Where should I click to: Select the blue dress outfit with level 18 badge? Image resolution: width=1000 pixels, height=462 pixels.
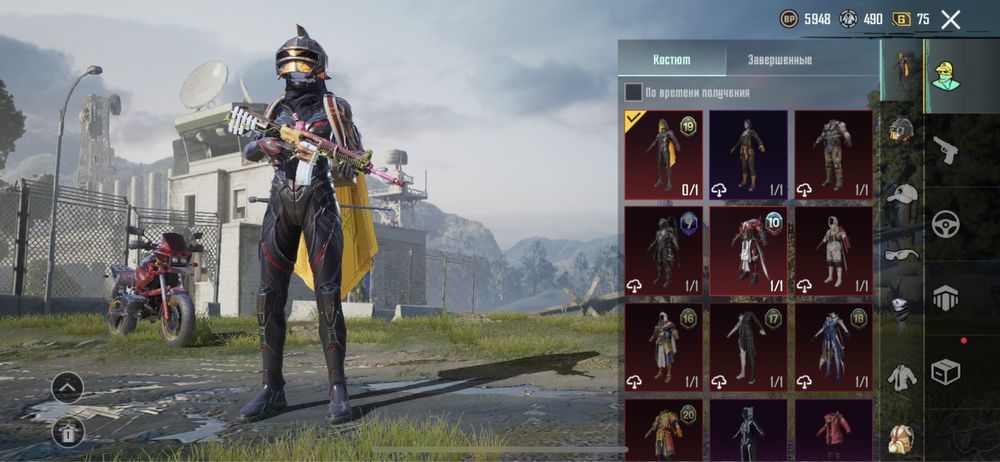[834, 347]
